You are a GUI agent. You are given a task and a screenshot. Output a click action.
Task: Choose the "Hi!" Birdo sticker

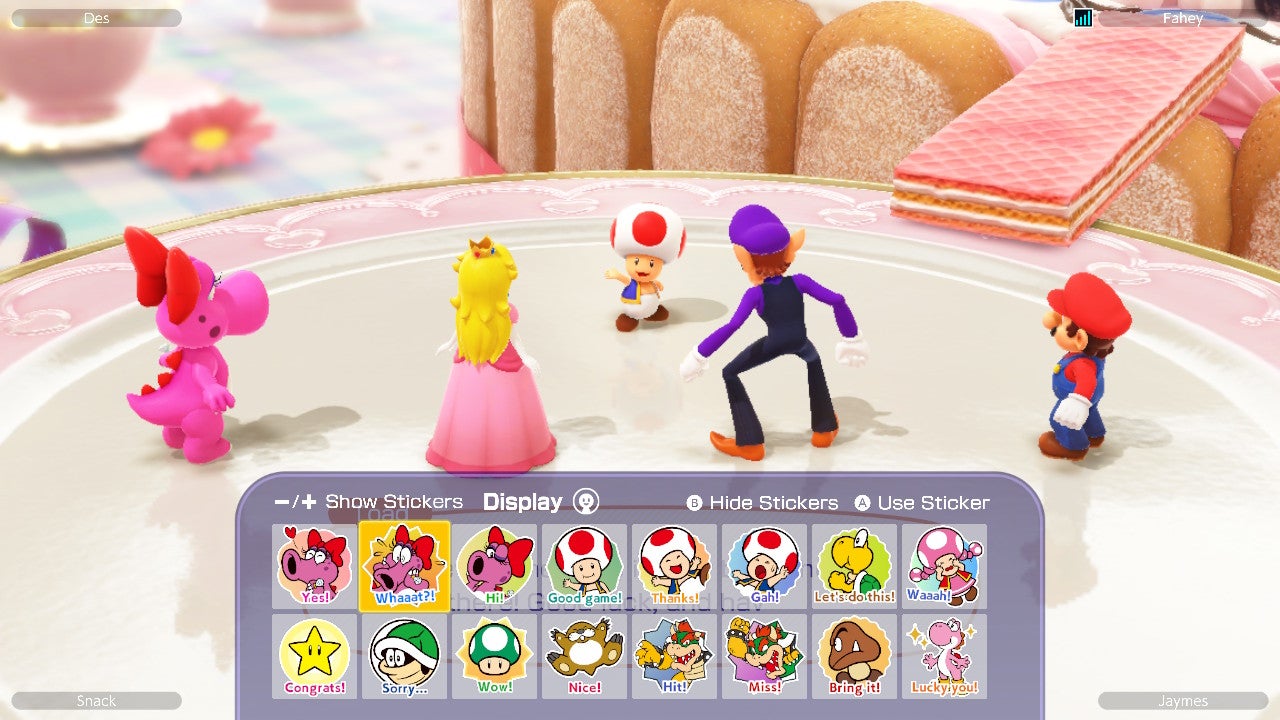pos(494,565)
